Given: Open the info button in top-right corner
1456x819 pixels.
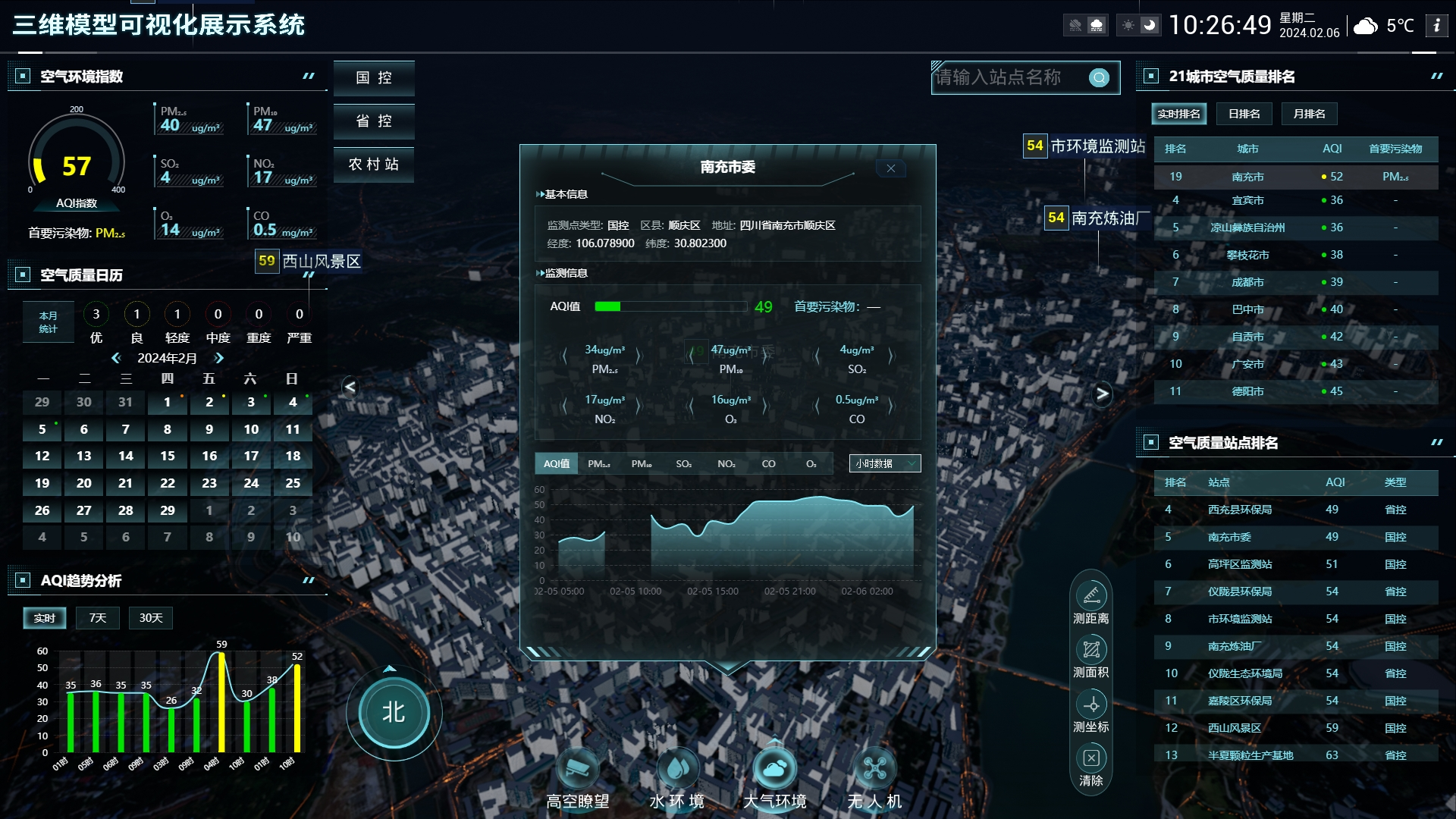Looking at the screenshot, I should click(x=1436, y=25).
